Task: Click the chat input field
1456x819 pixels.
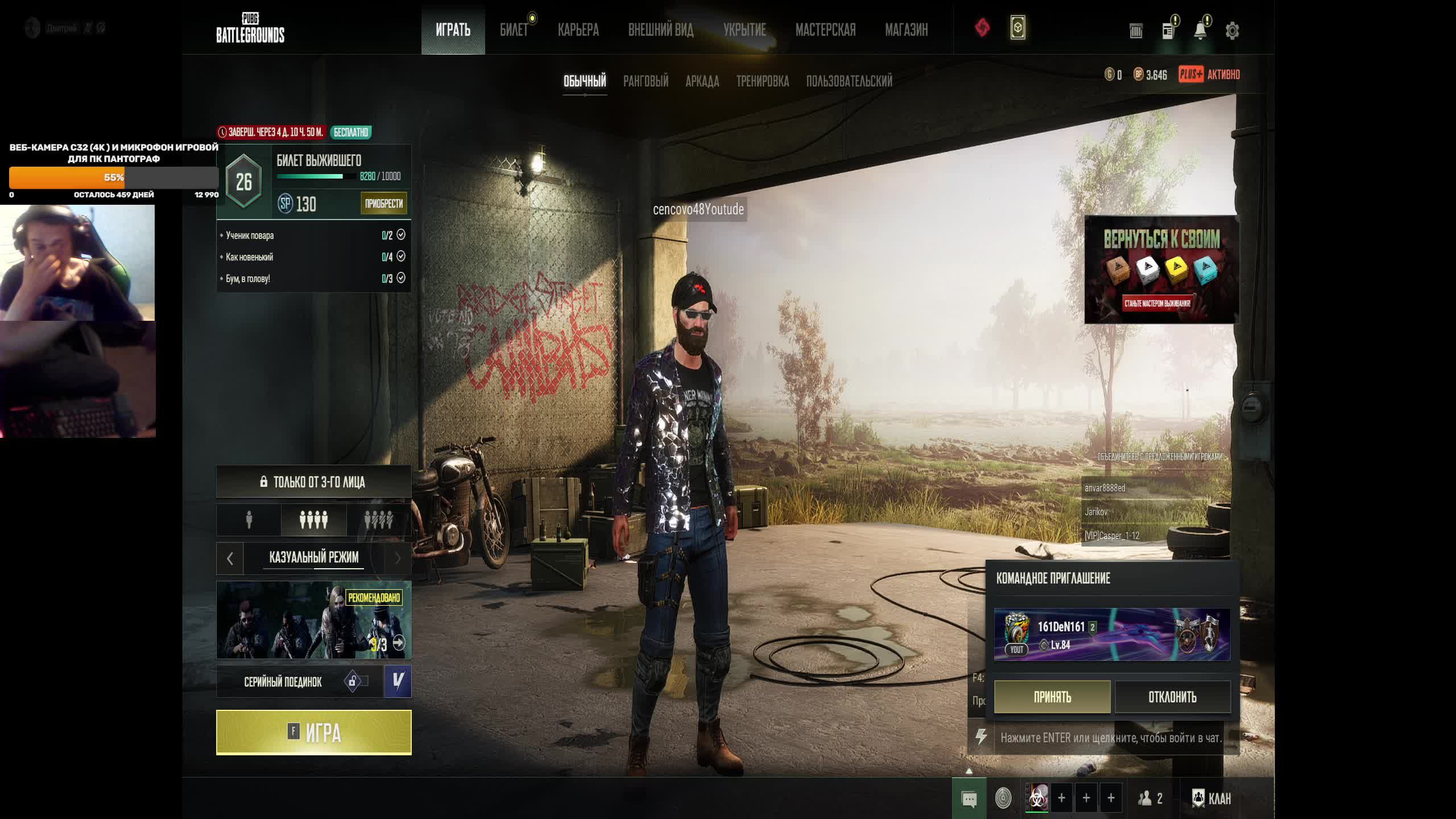Action: [1110, 738]
